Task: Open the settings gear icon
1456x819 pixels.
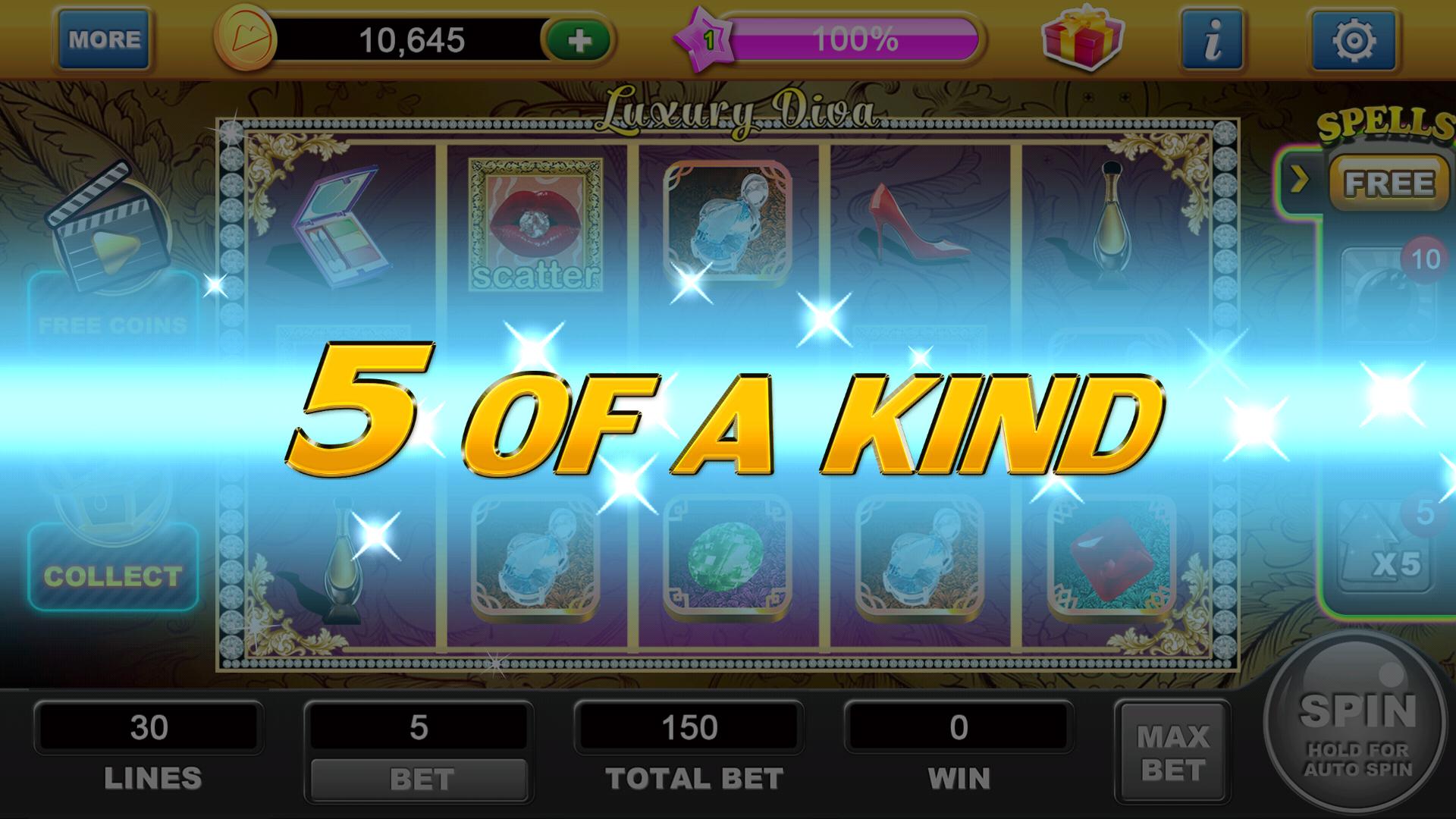Action: click(x=1349, y=36)
